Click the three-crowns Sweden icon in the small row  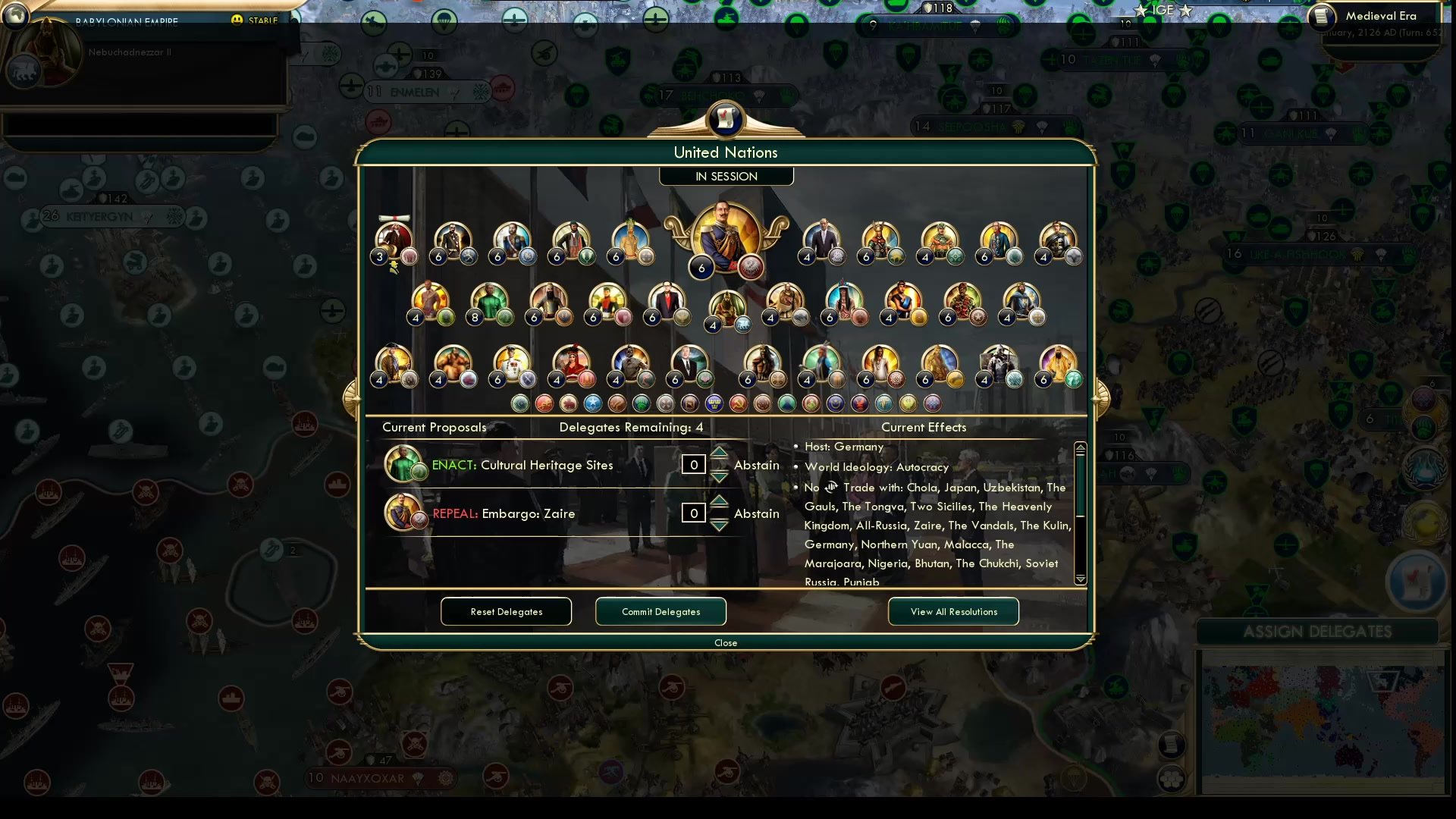pyautogui.click(x=714, y=403)
